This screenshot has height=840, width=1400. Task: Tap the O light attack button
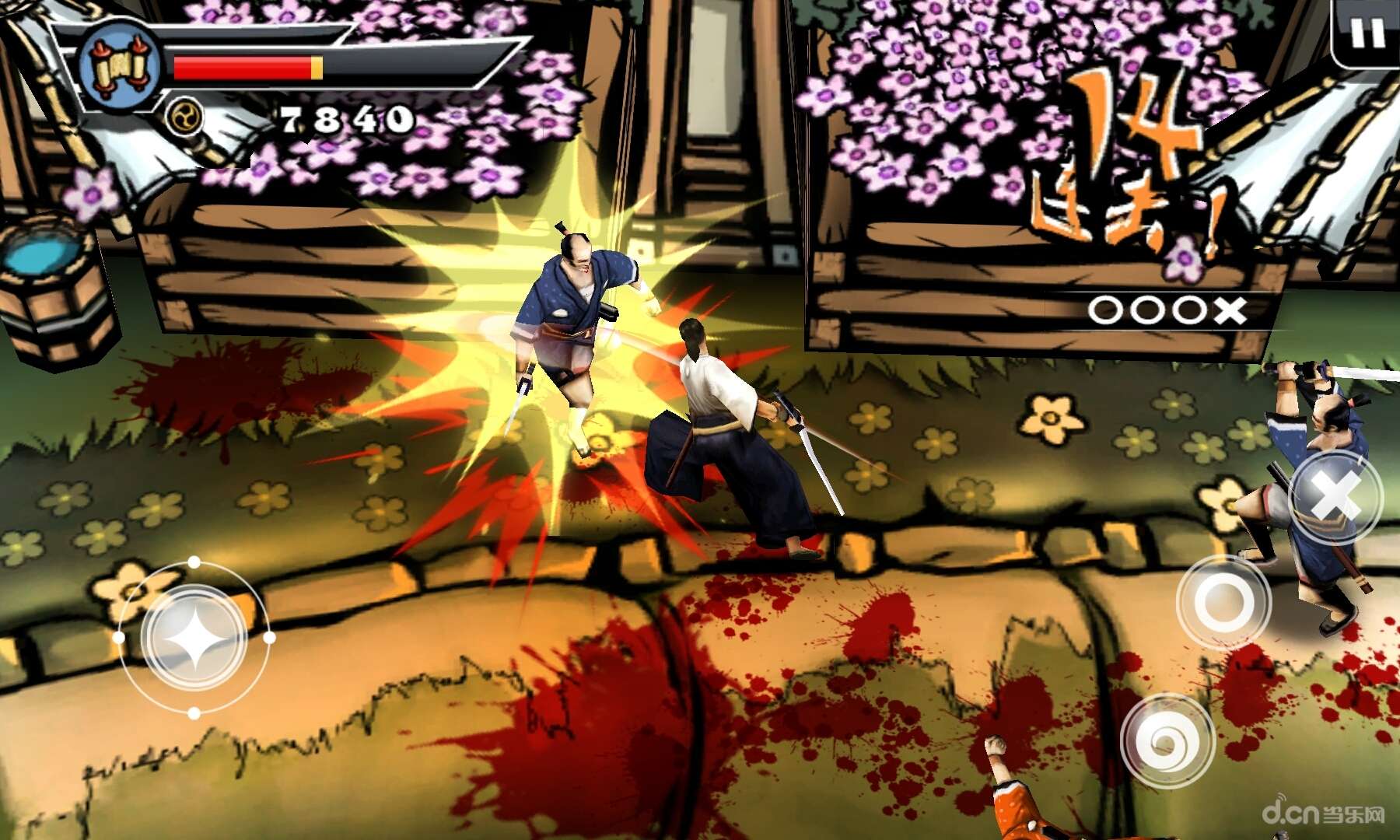click(x=1223, y=602)
